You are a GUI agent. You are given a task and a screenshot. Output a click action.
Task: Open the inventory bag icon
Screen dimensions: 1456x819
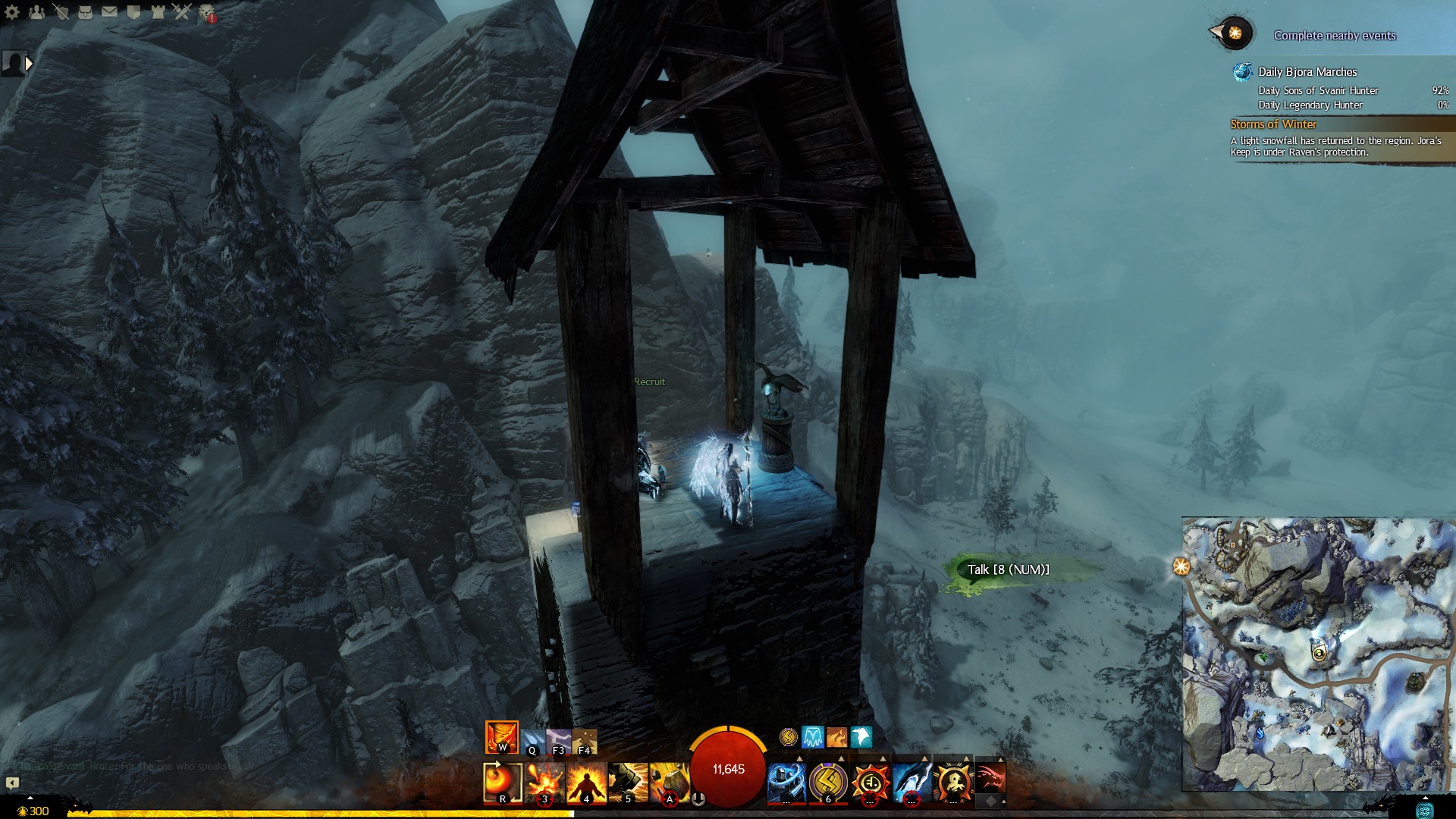point(85,12)
